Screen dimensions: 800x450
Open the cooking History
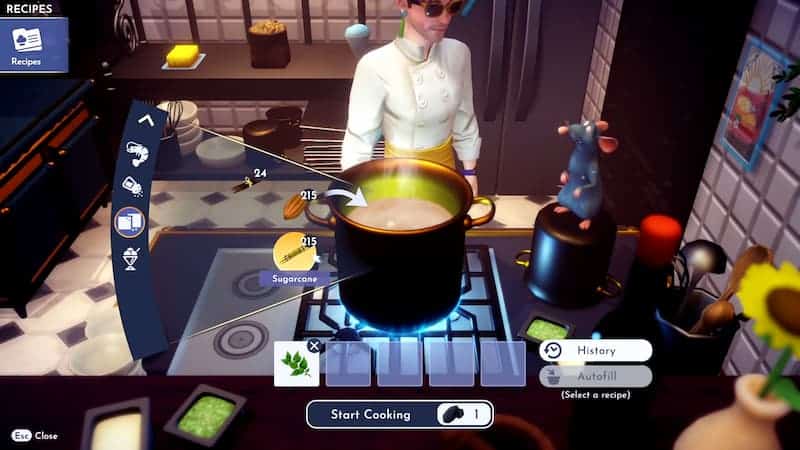point(595,351)
